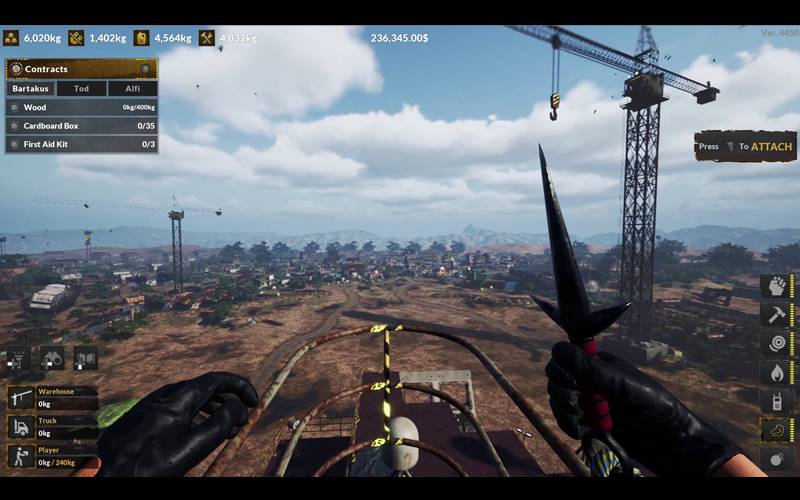Select the fist tool slot

coord(777,286)
